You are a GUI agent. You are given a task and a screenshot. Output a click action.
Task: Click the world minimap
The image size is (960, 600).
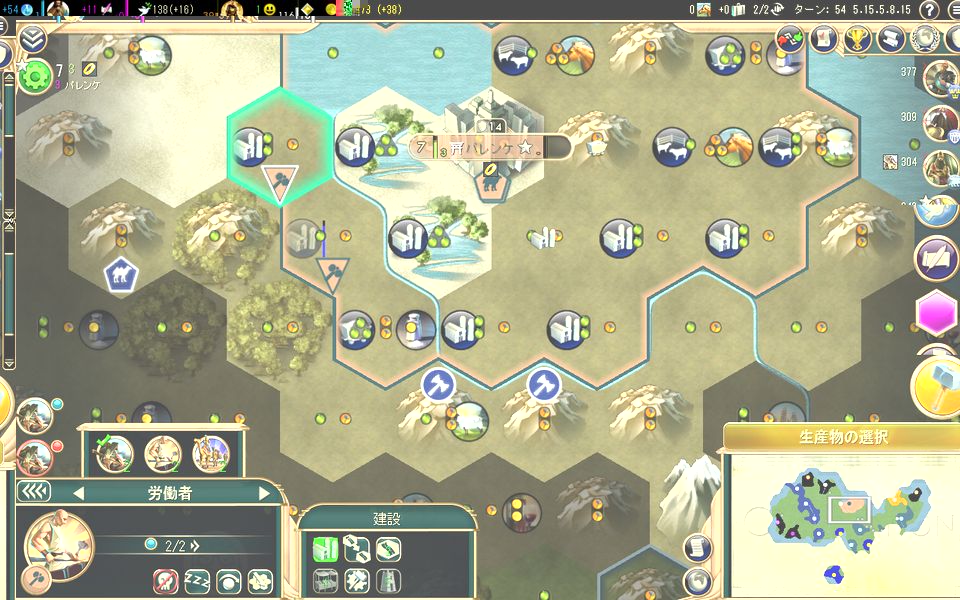pyautogui.click(x=842, y=518)
